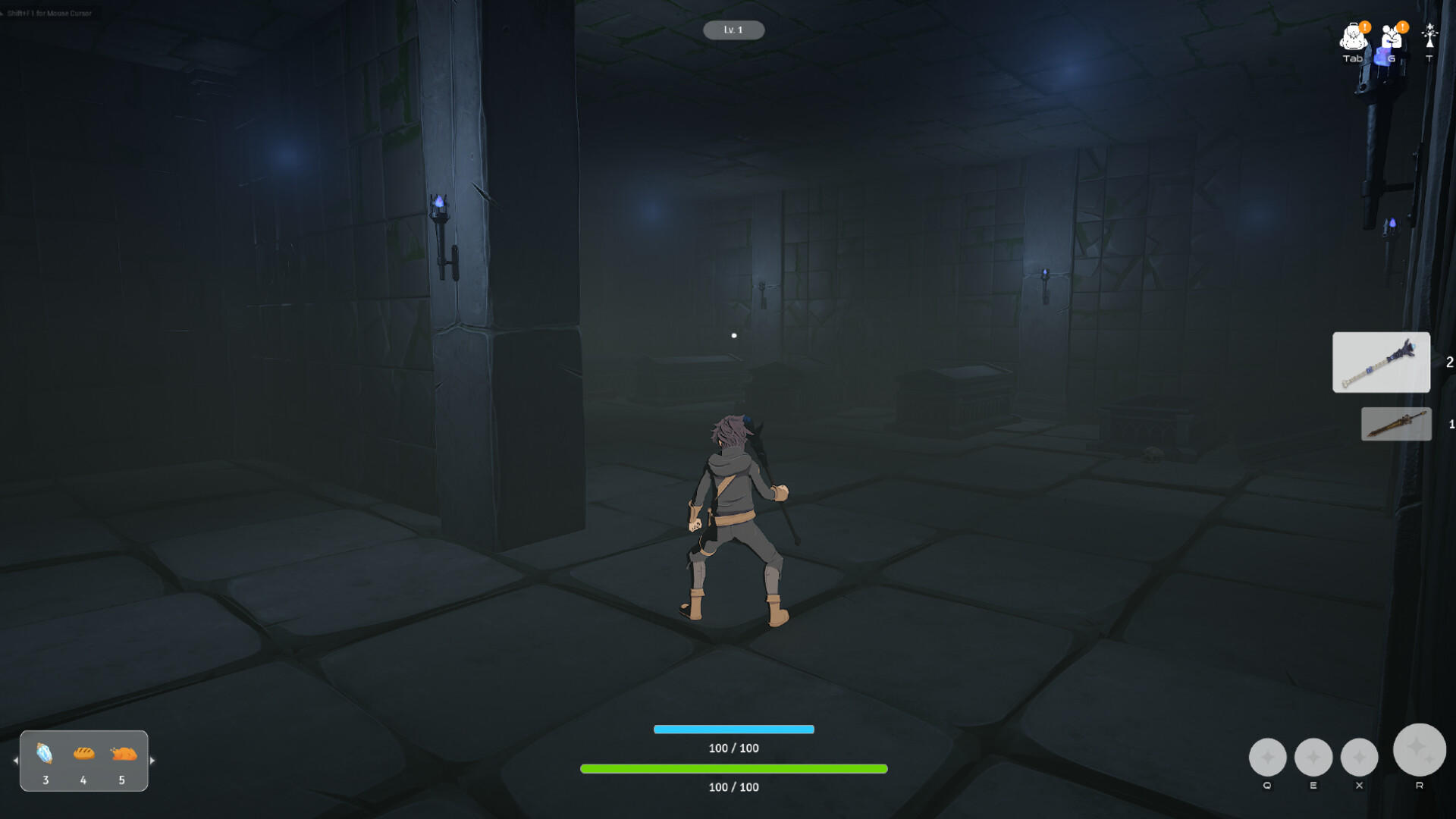Click the blue 100/100 mana bar
This screenshot has height=819, width=1456.
pyautogui.click(x=733, y=729)
